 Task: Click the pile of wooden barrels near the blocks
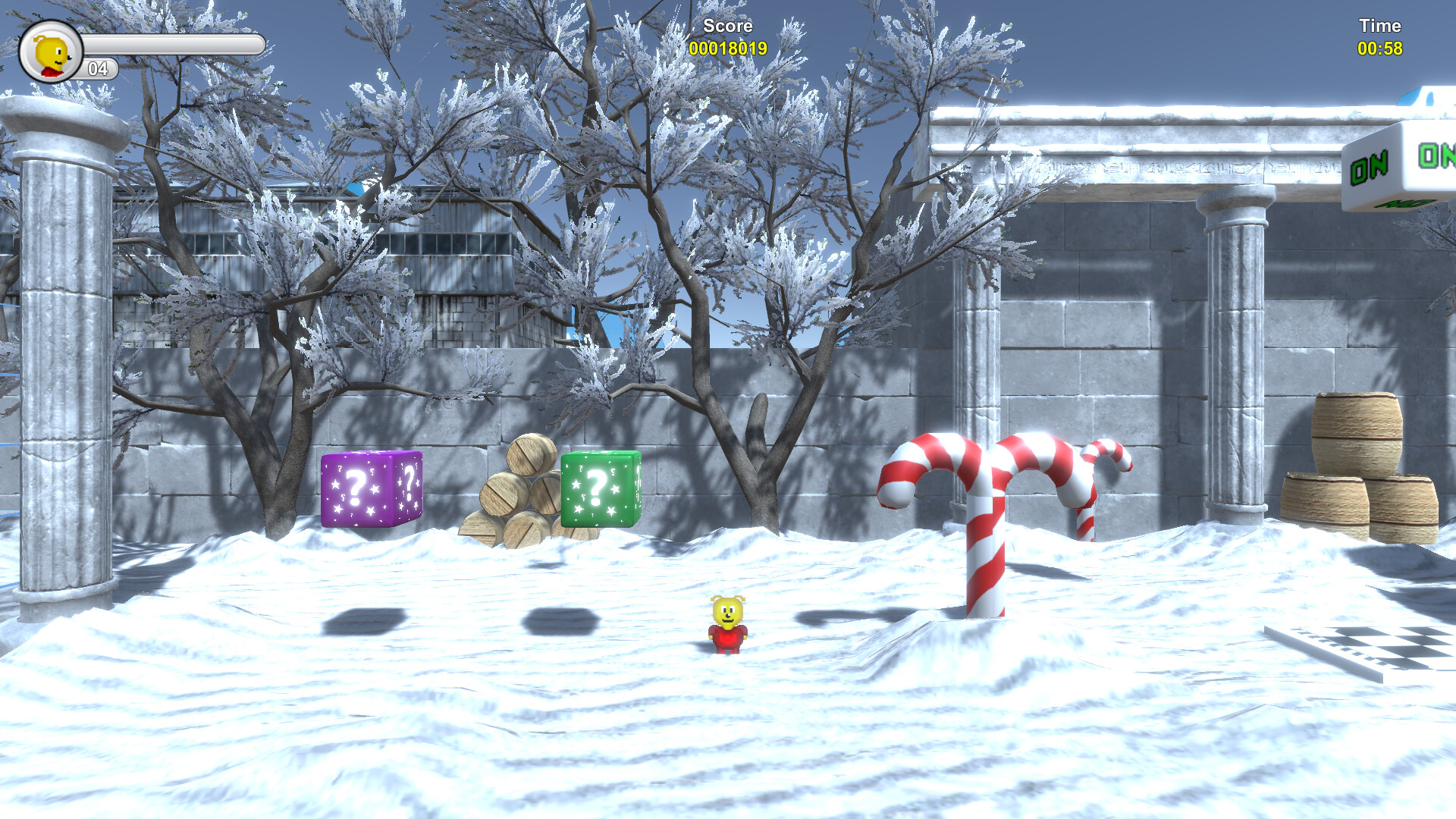pos(517,489)
